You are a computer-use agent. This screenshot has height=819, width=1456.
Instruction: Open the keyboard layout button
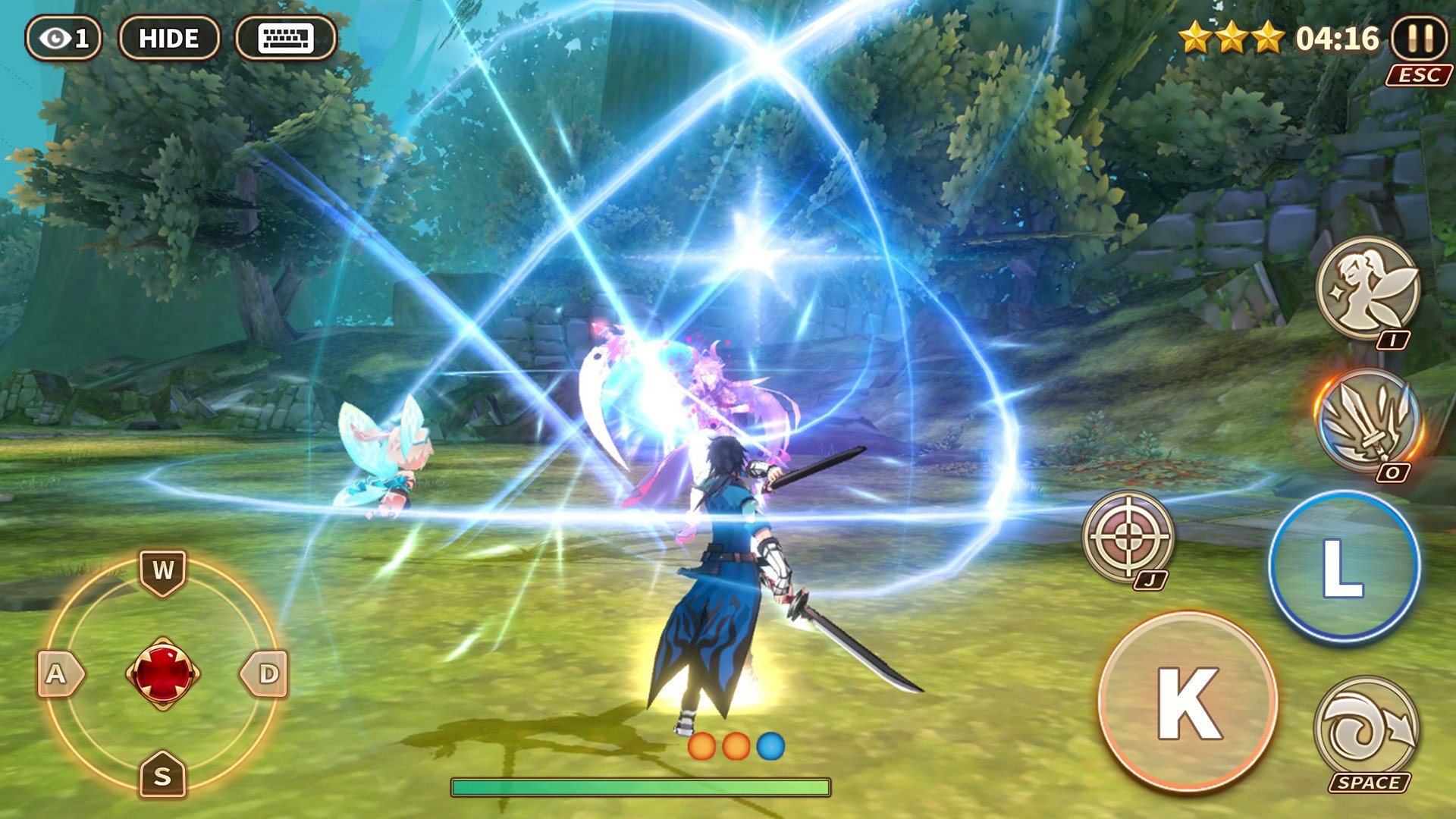[286, 38]
